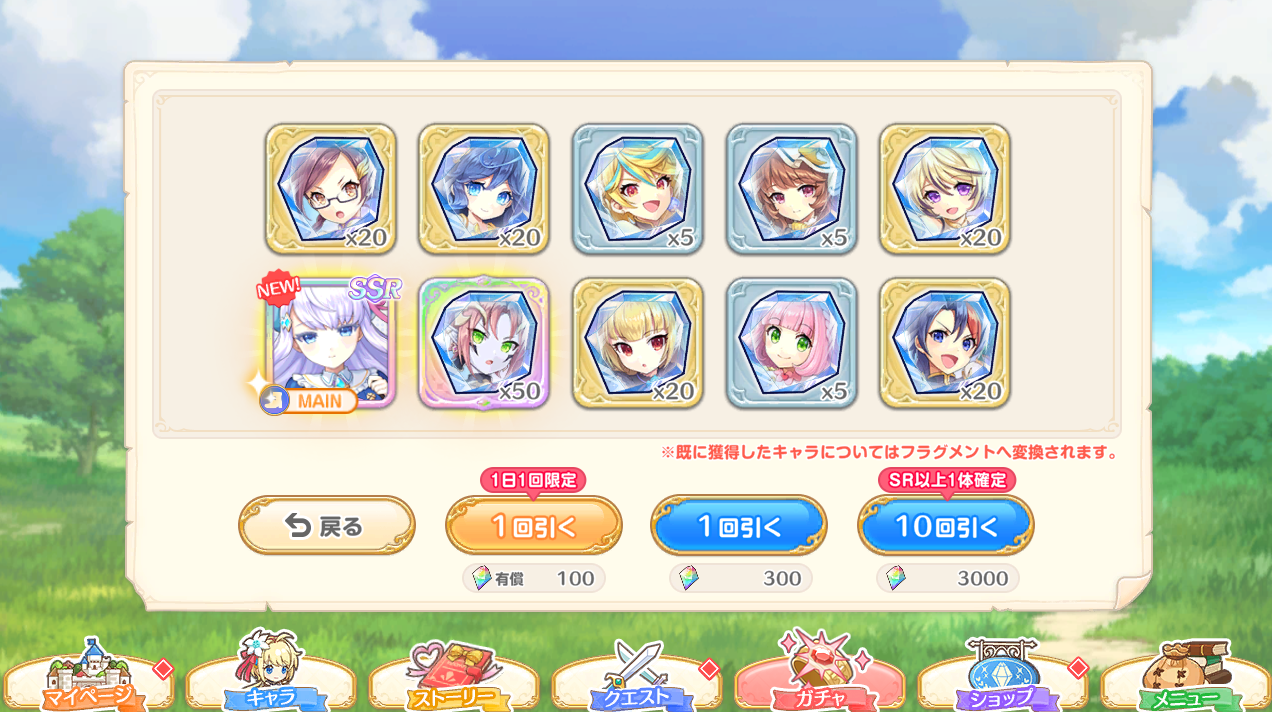View the new SSR purple-haired character

pyautogui.click(x=332, y=343)
